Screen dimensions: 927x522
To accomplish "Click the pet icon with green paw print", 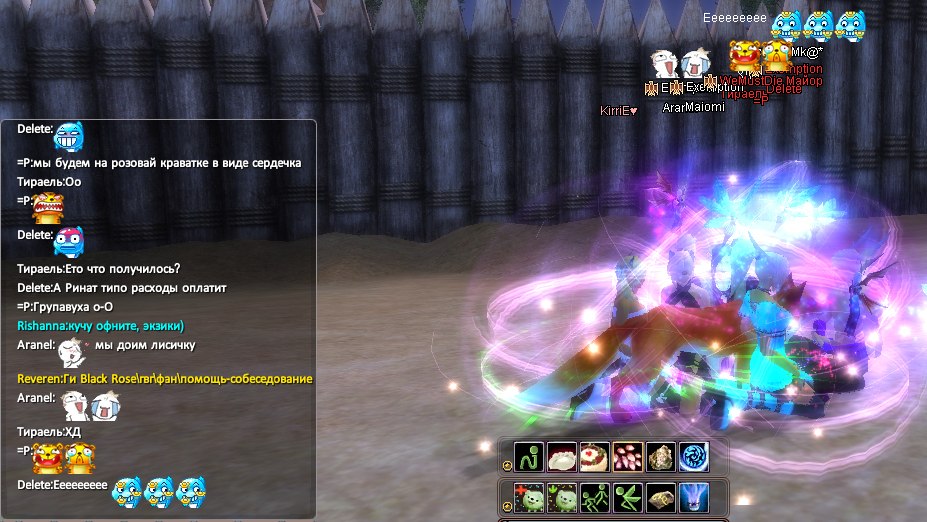I will (x=562, y=496).
